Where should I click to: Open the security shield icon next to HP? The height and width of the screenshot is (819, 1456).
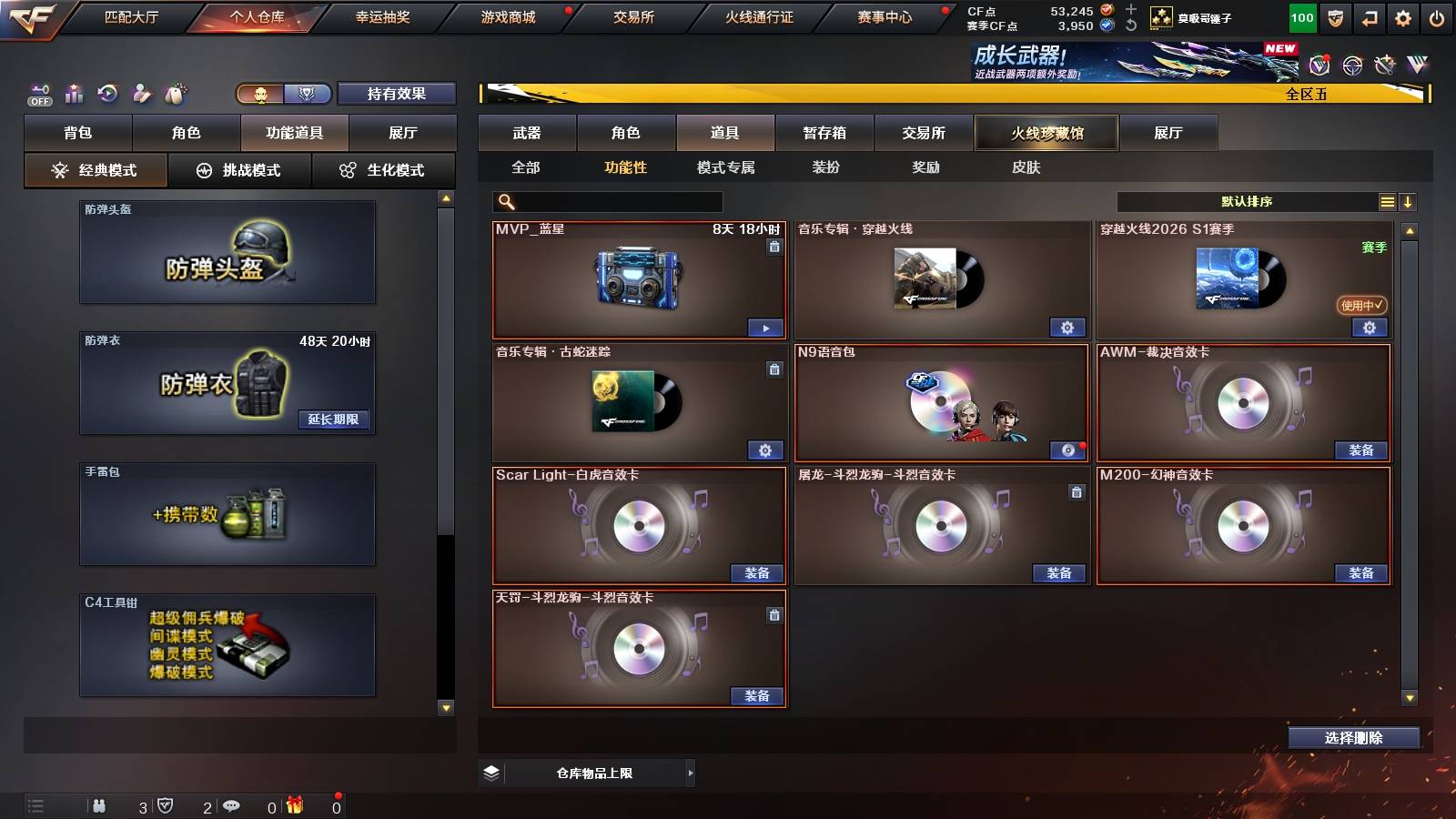pyautogui.click(x=1334, y=16)
